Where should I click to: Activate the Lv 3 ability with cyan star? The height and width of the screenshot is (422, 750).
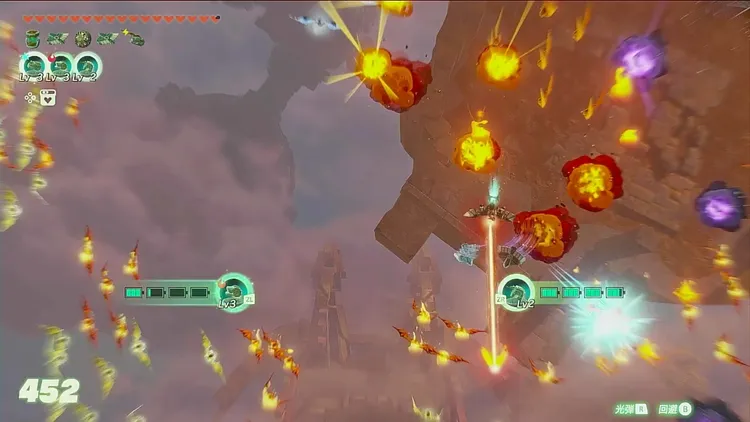tap(33, 66)
